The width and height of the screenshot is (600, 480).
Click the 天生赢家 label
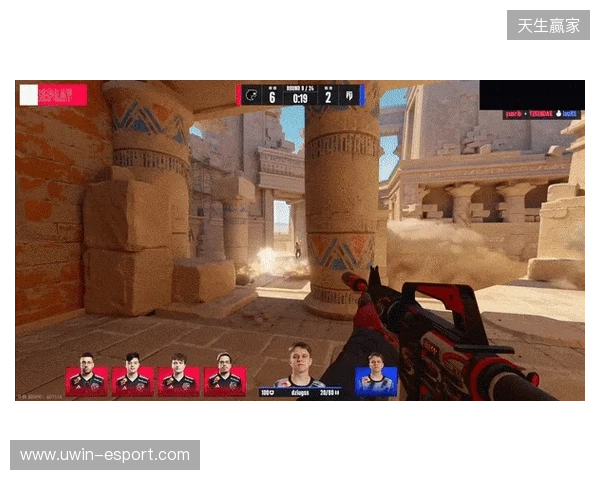pos(548,25)
